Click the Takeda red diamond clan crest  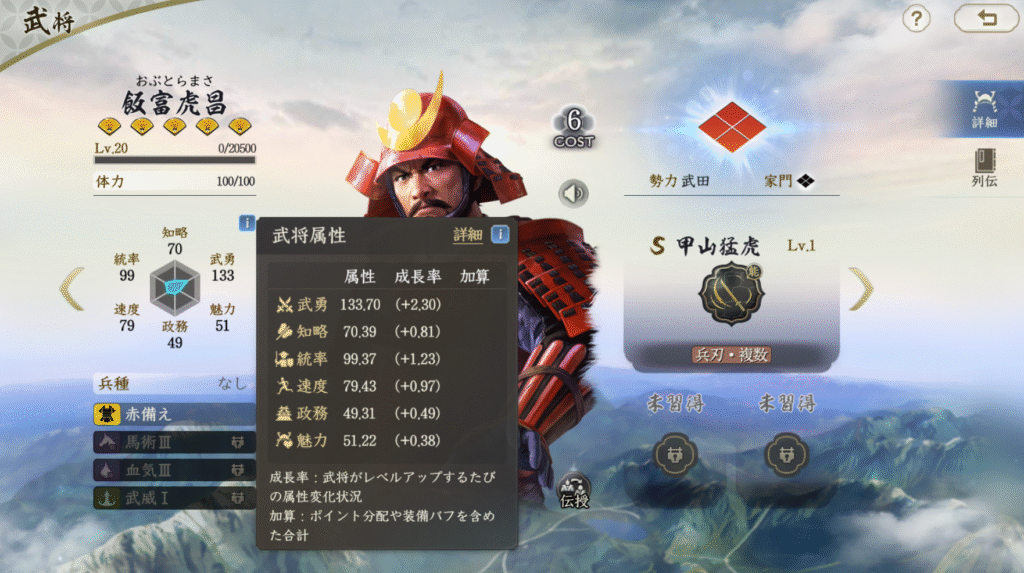coord(732,127)
